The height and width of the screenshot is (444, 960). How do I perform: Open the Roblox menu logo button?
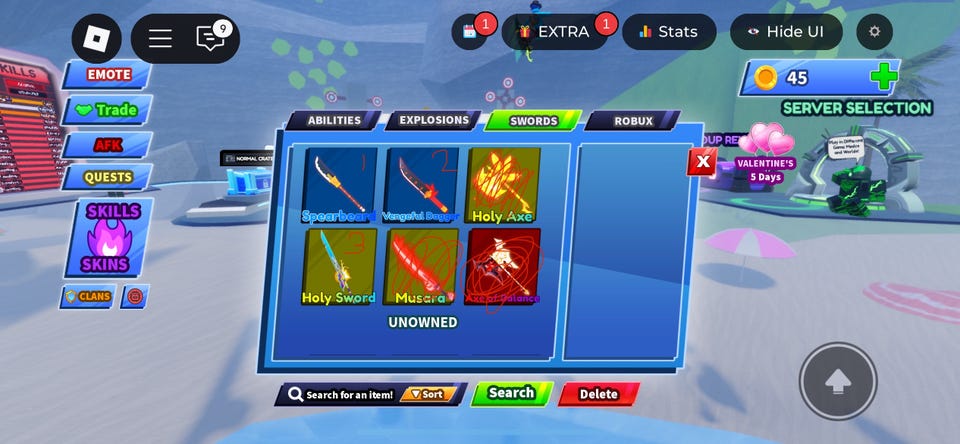point(96,38)
